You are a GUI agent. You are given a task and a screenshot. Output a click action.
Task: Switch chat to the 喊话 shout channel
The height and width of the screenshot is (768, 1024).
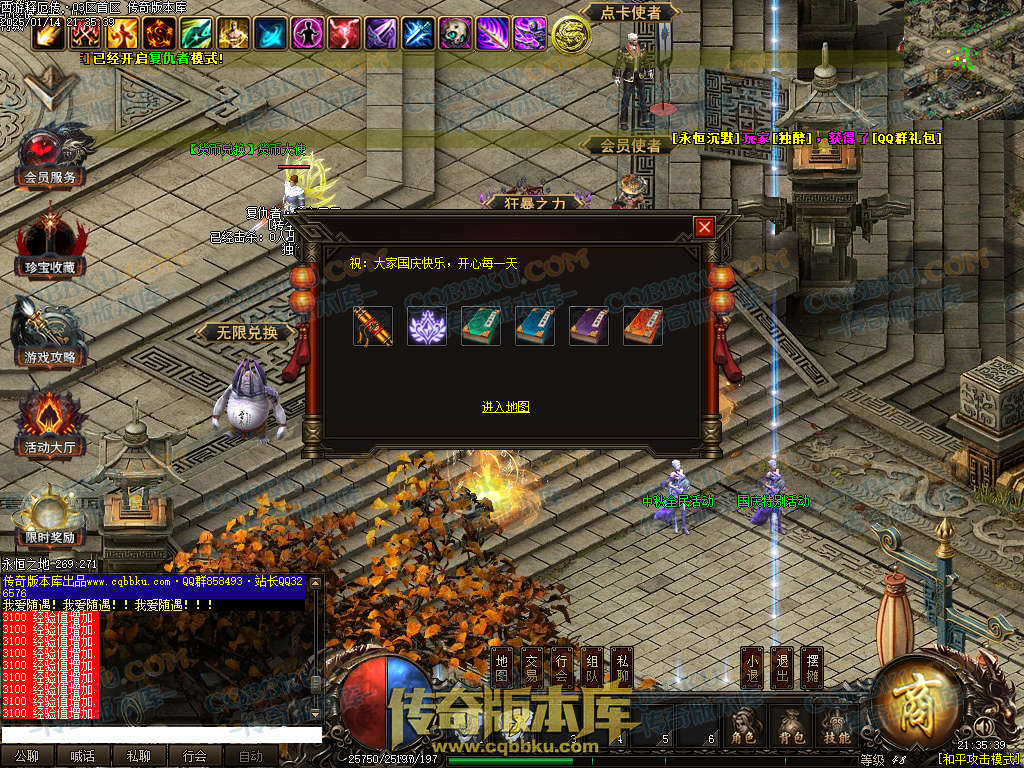(82, 757)
